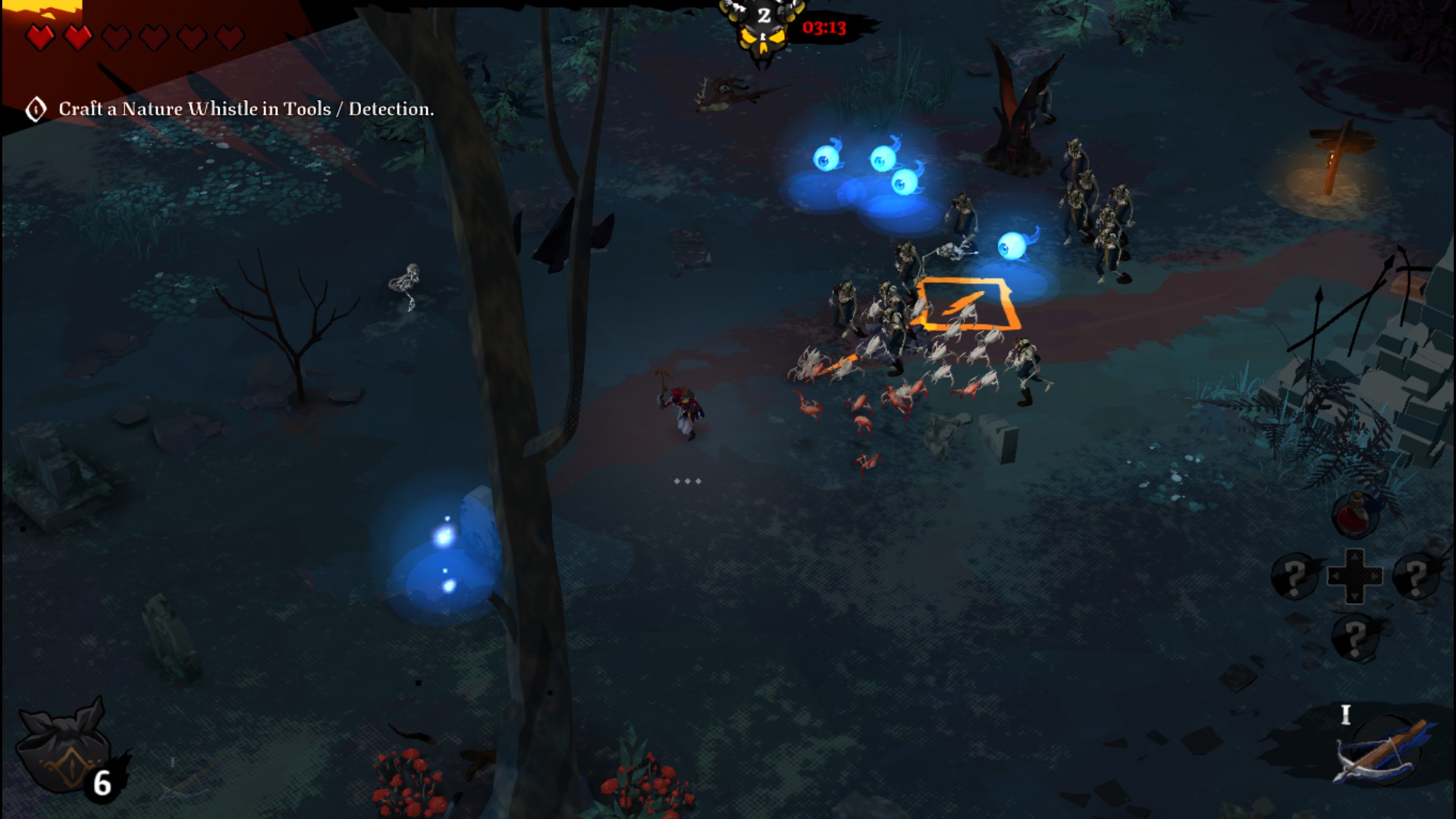Select the Nature Whistle crafting objective
The width and height of the screenshot is (1456, 819).
pyautogui.click(x=245, y=109)
